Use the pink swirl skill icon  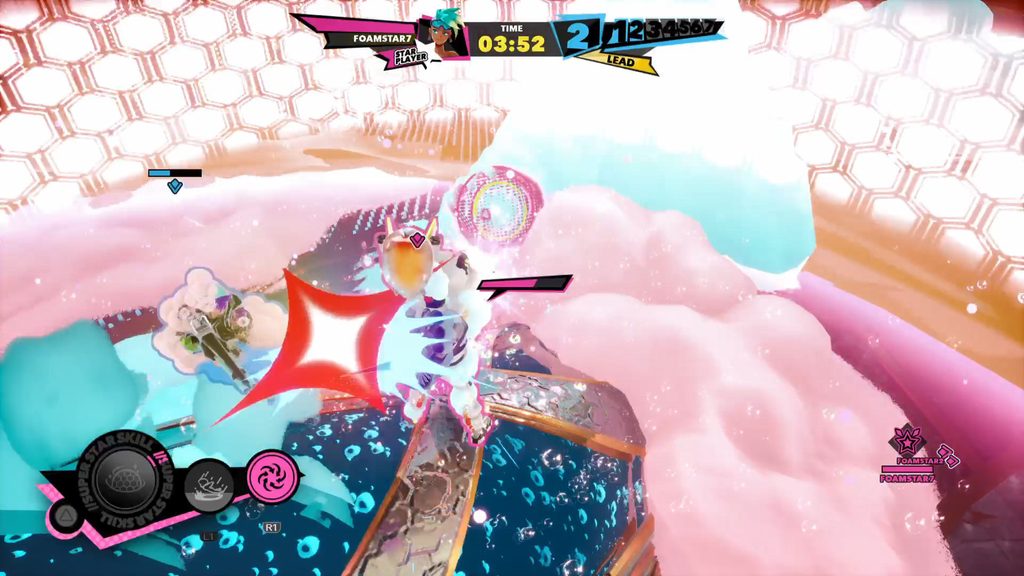(273, 475)
